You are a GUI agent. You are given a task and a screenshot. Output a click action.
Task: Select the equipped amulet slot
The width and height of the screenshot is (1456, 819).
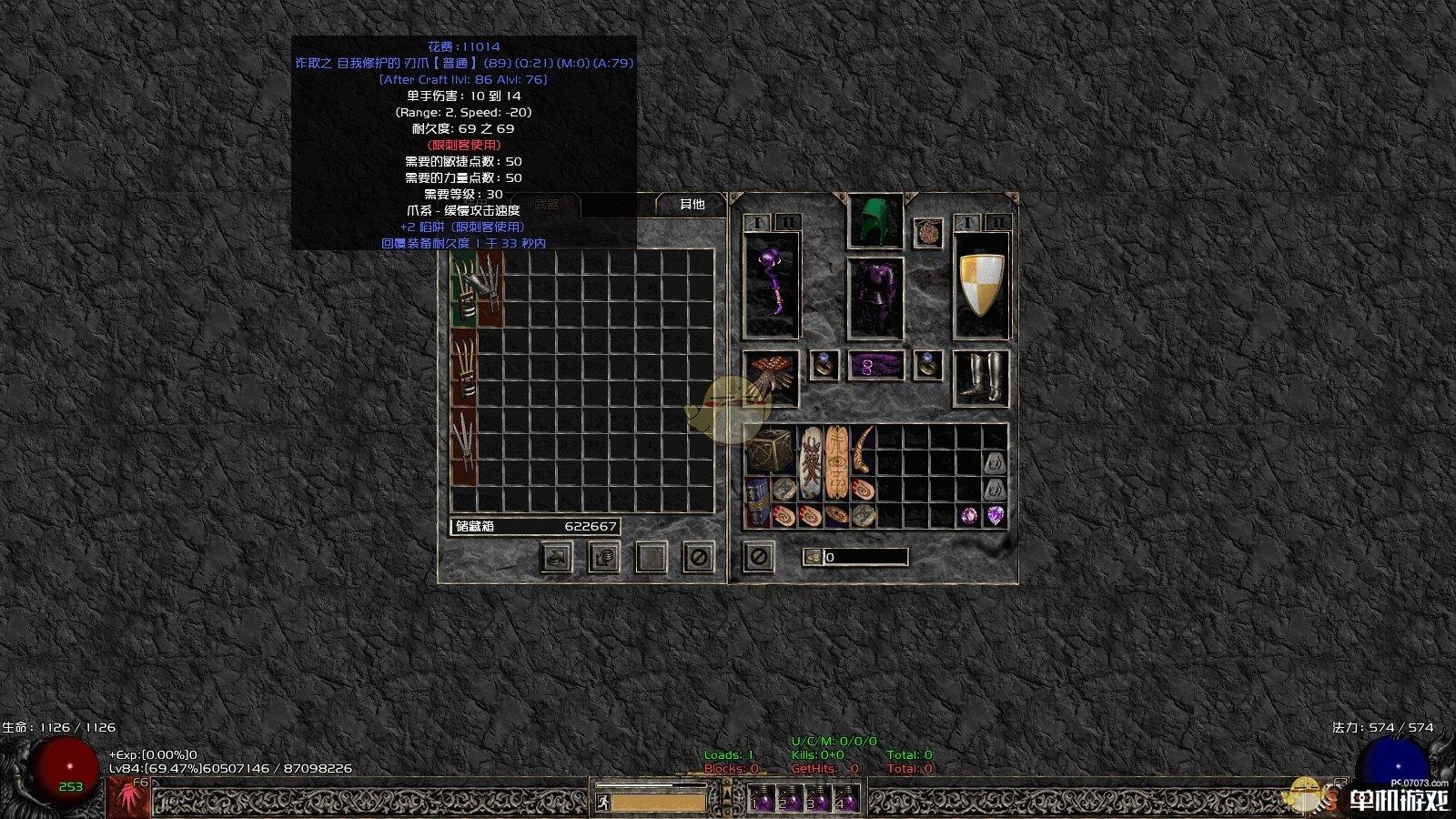pos(928,231)
